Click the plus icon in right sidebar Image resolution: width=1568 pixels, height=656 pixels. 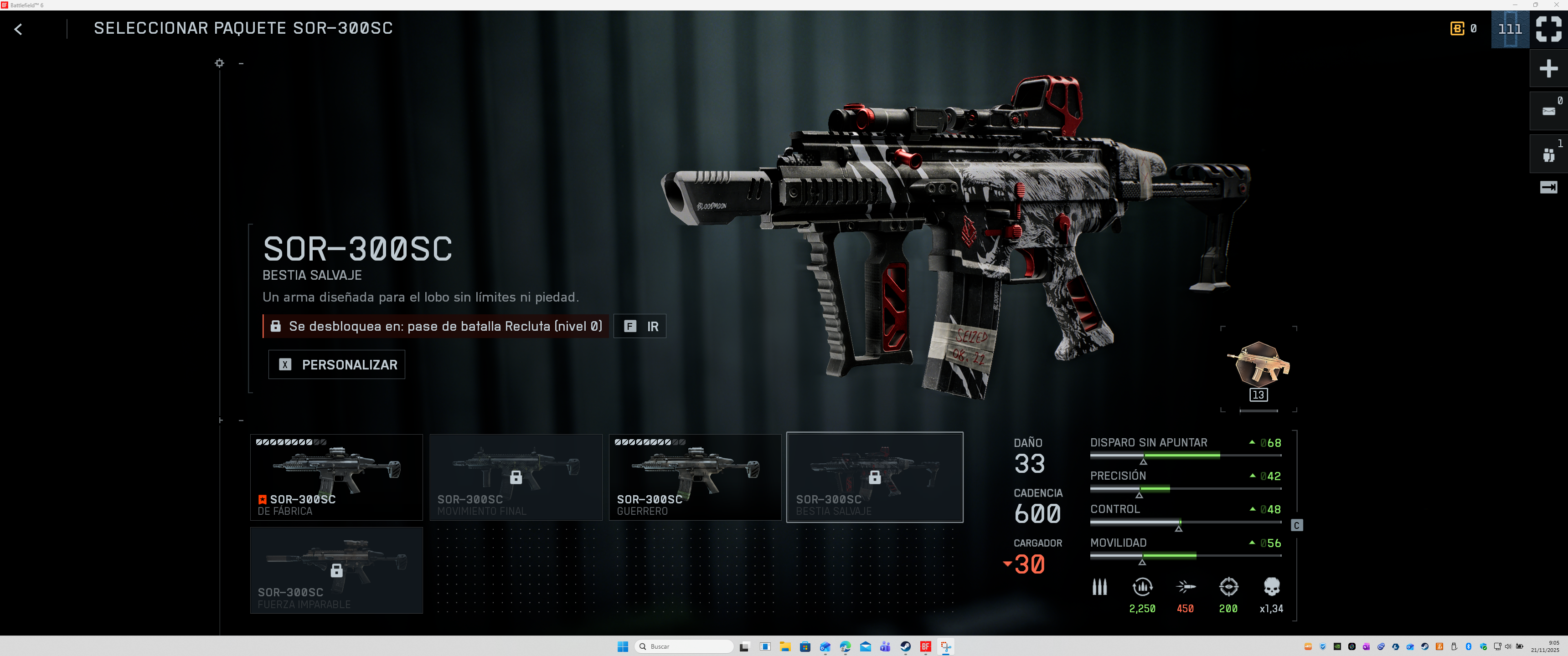(1548, 68)
